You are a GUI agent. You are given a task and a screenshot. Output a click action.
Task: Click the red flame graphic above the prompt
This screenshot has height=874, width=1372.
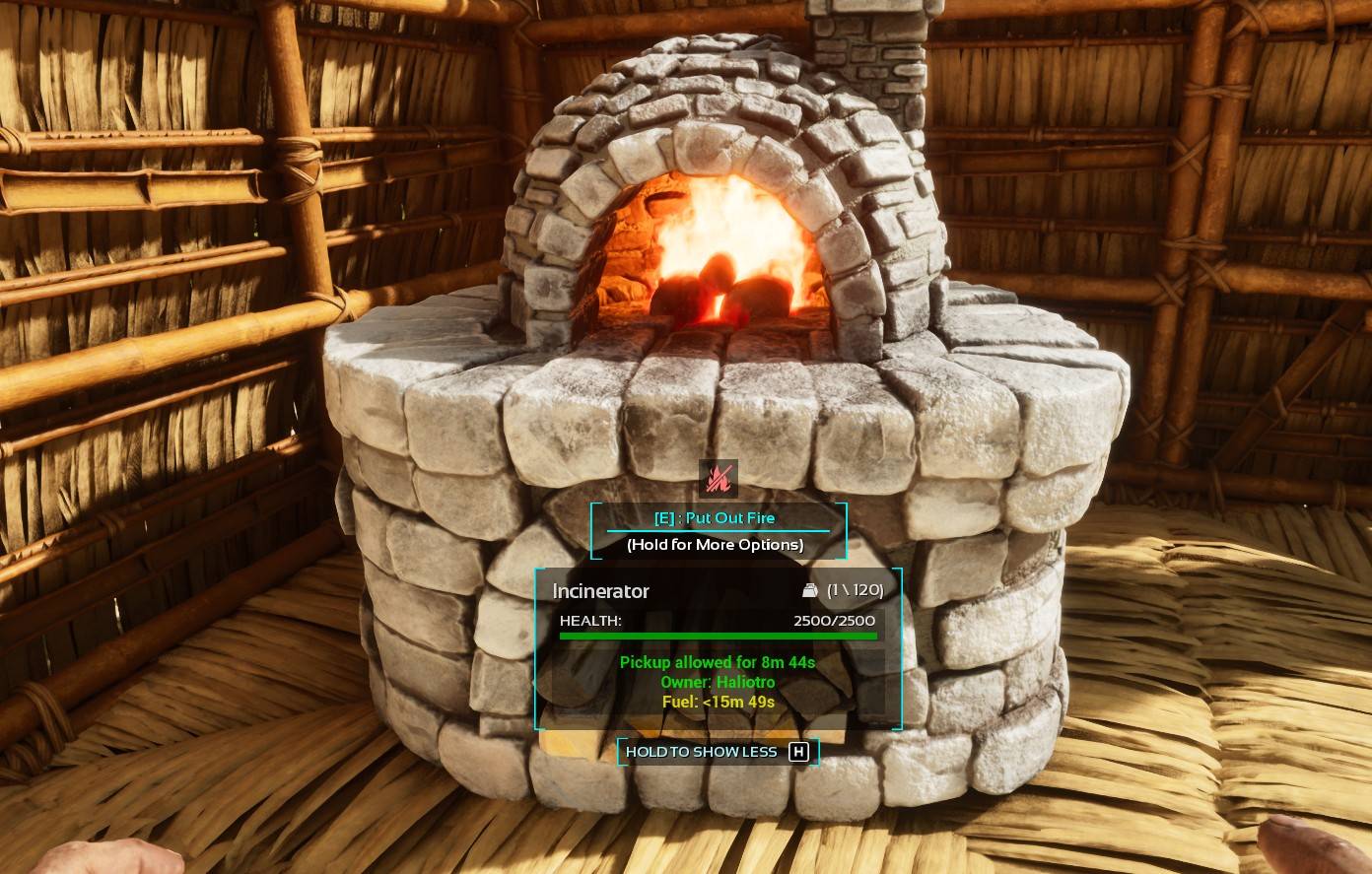click(x=718, y=478)
